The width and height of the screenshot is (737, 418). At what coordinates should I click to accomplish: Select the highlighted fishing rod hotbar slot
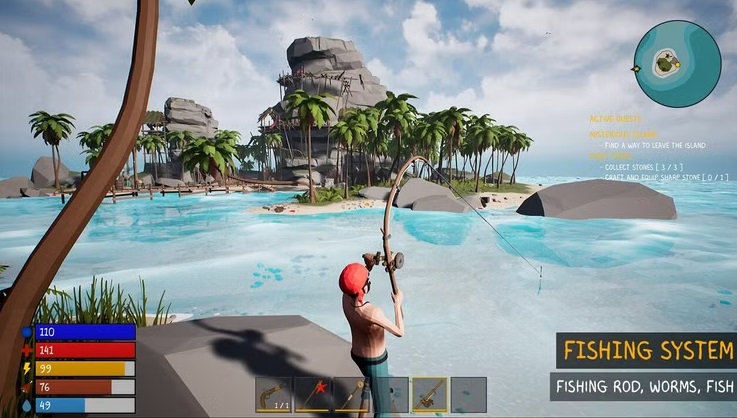click(429, 394)
